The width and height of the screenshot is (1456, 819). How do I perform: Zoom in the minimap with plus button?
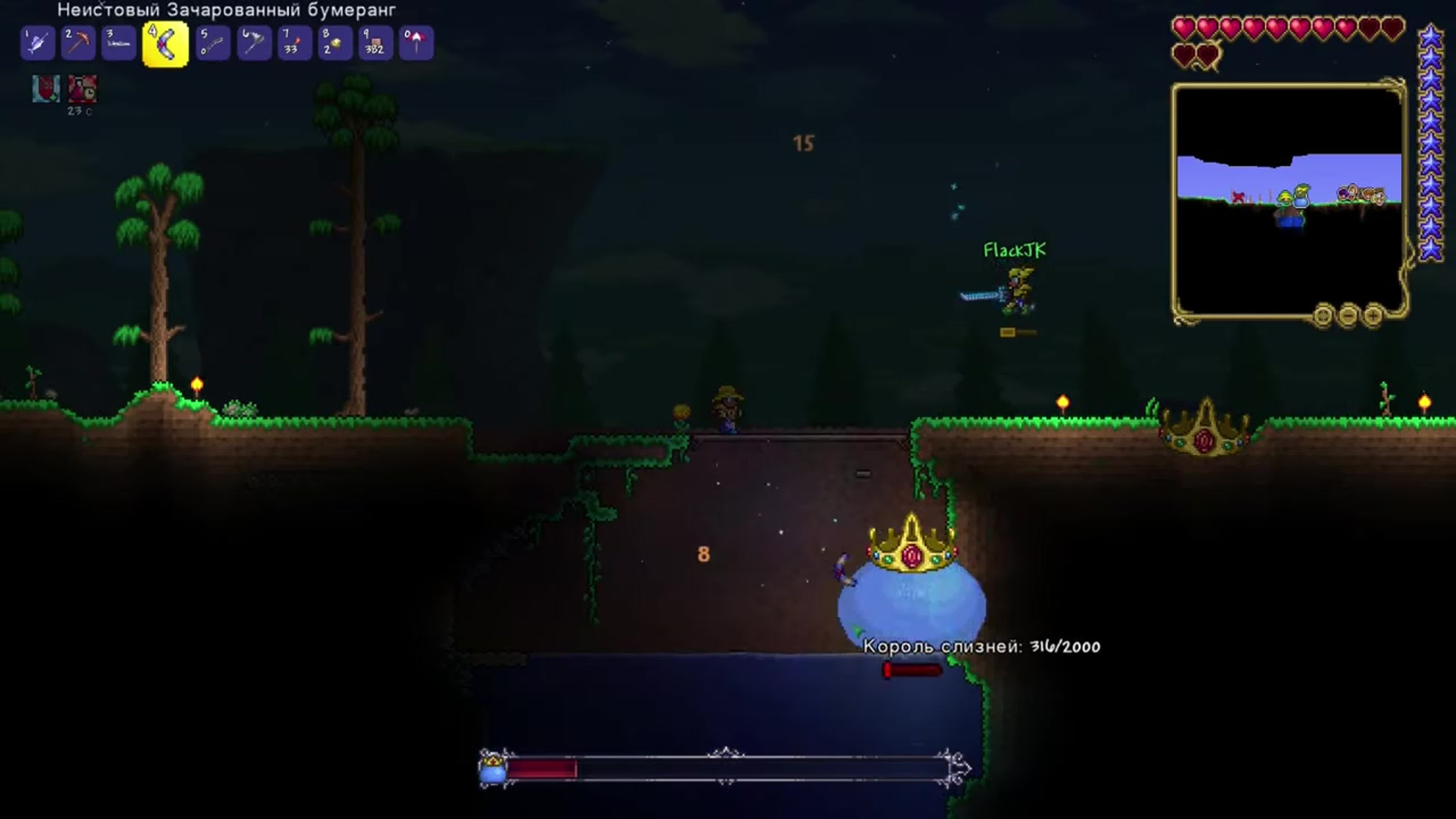1374,315
